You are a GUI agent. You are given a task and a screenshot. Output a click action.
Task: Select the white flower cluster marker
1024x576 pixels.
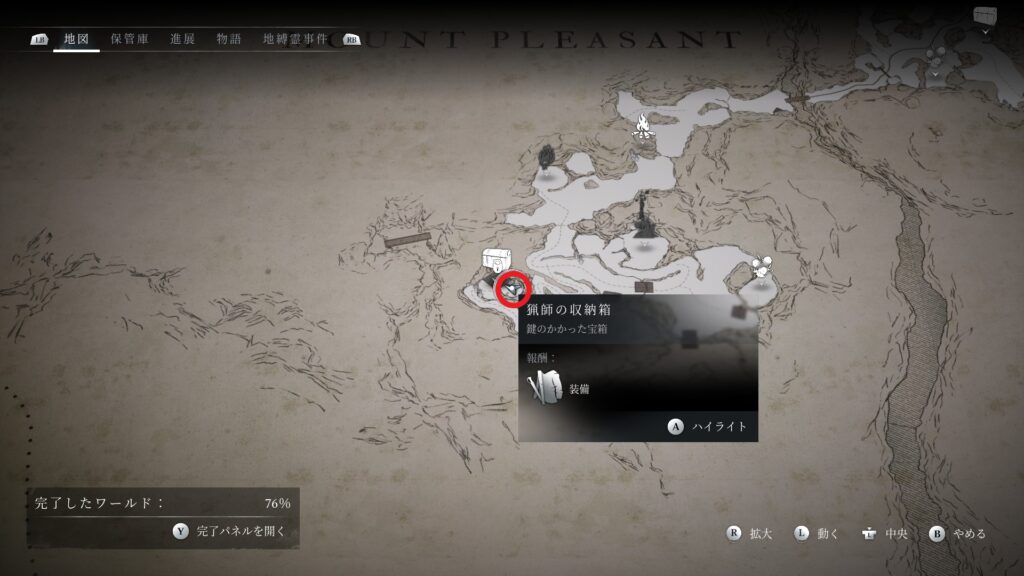coord(763,267)
